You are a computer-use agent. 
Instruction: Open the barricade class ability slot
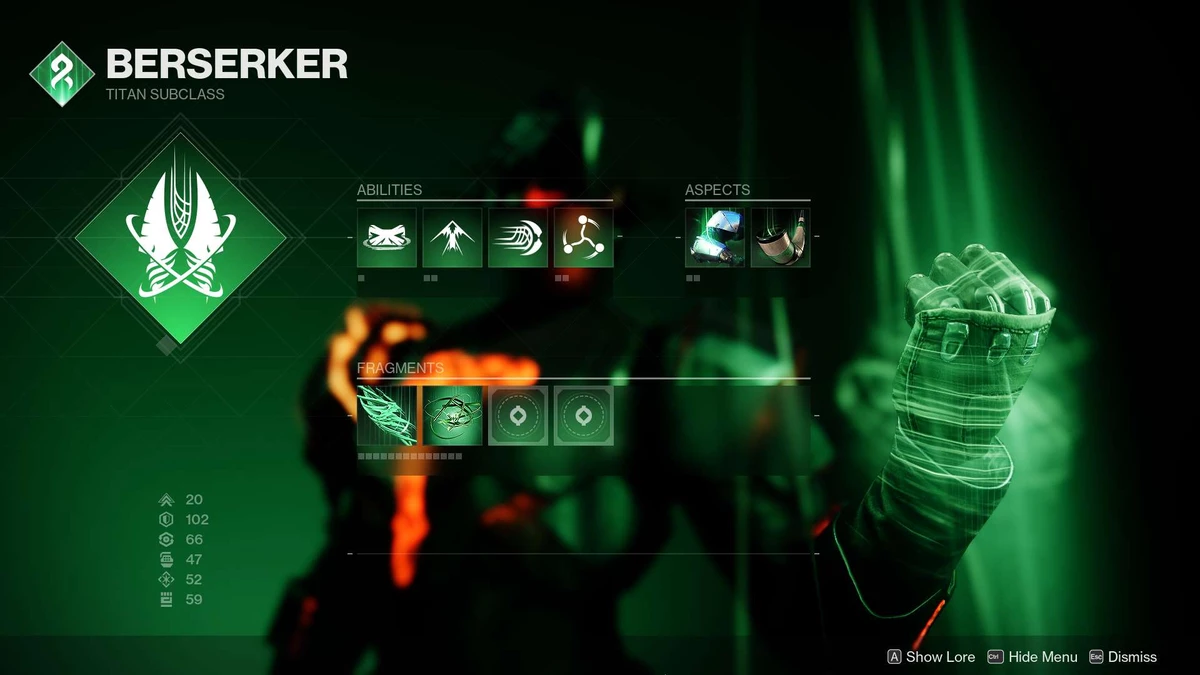pyautogui.click(x=387, y=238)
